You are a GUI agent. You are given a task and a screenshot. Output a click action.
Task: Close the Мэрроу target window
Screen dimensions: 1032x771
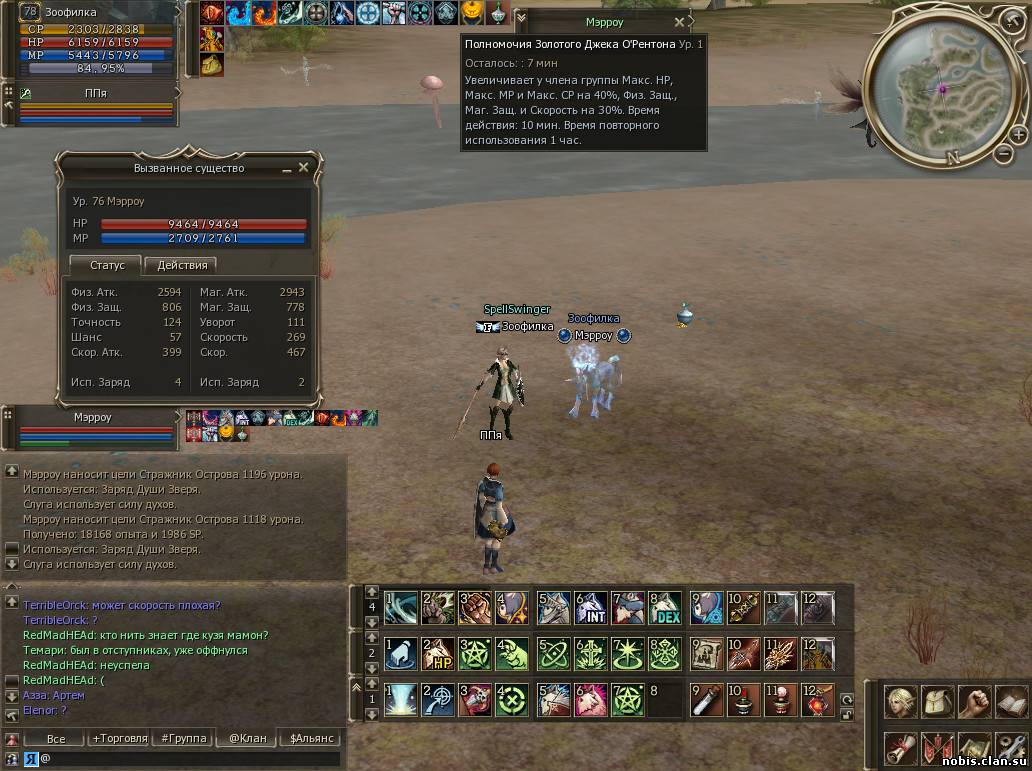(680, 22)
